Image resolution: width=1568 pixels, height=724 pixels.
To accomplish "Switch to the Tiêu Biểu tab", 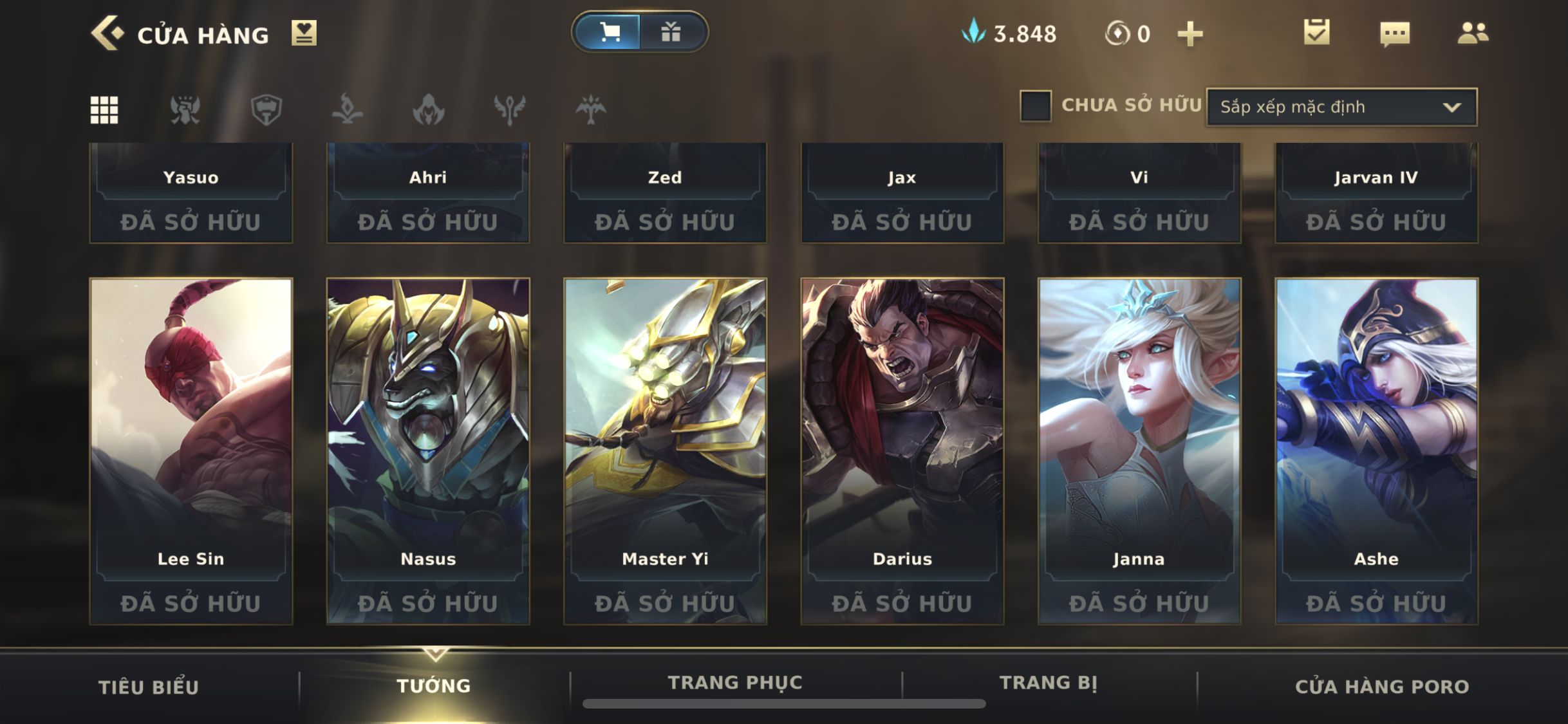I will [149, 687].
